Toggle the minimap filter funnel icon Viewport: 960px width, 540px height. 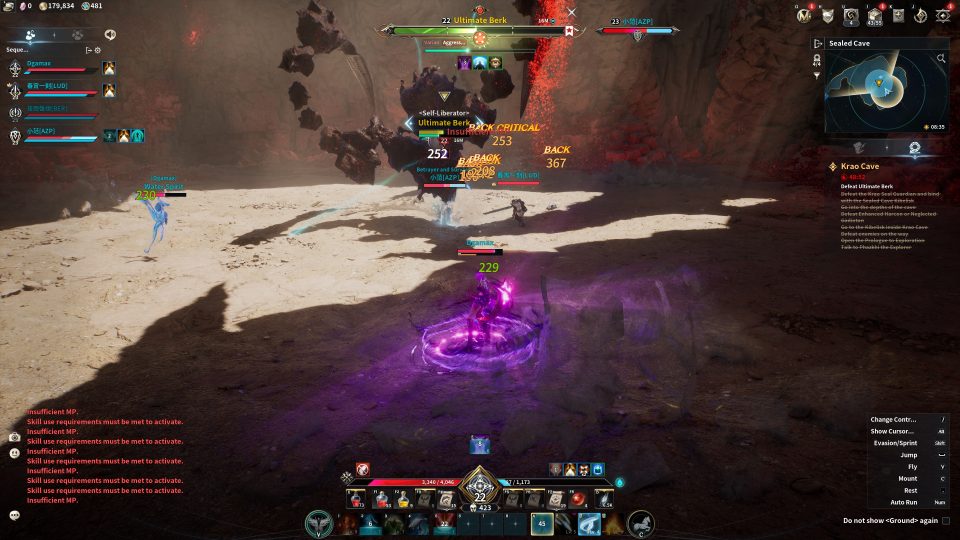[x=817, y=76]
